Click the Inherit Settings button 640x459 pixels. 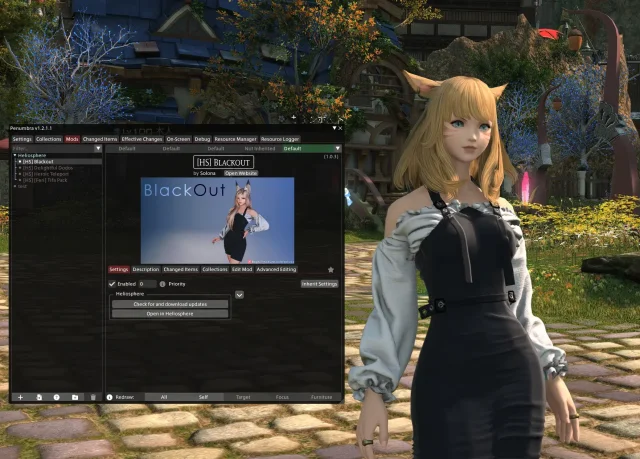coord(320,284)
